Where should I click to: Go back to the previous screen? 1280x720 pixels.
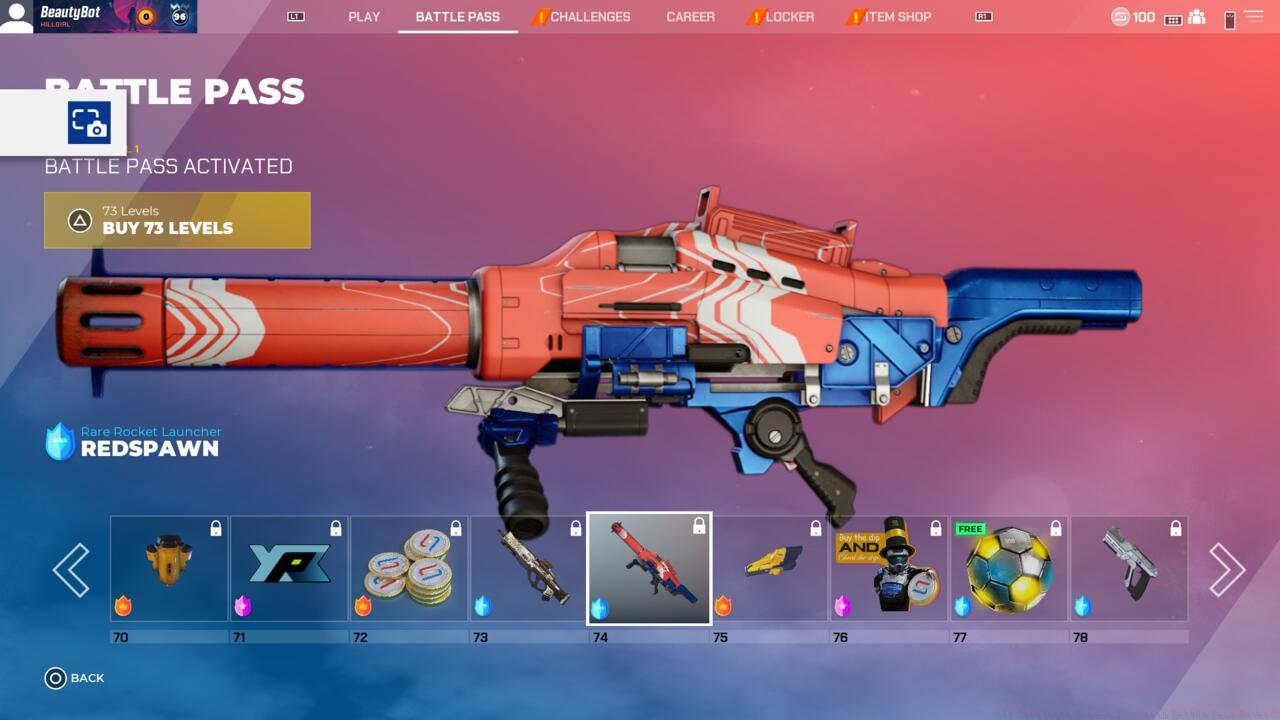click(x=75, y=678)
